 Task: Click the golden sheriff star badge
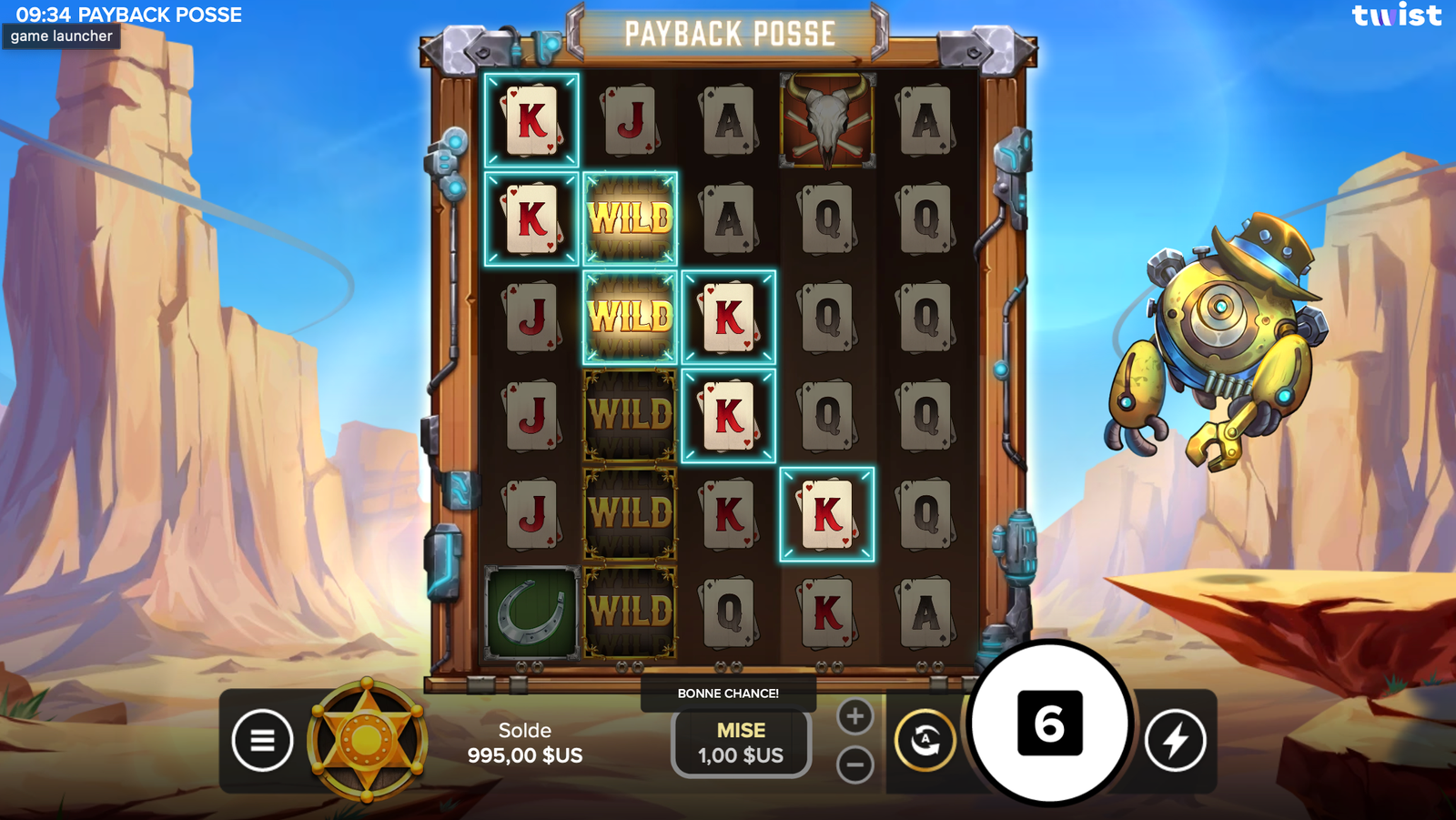click(367, 740)
